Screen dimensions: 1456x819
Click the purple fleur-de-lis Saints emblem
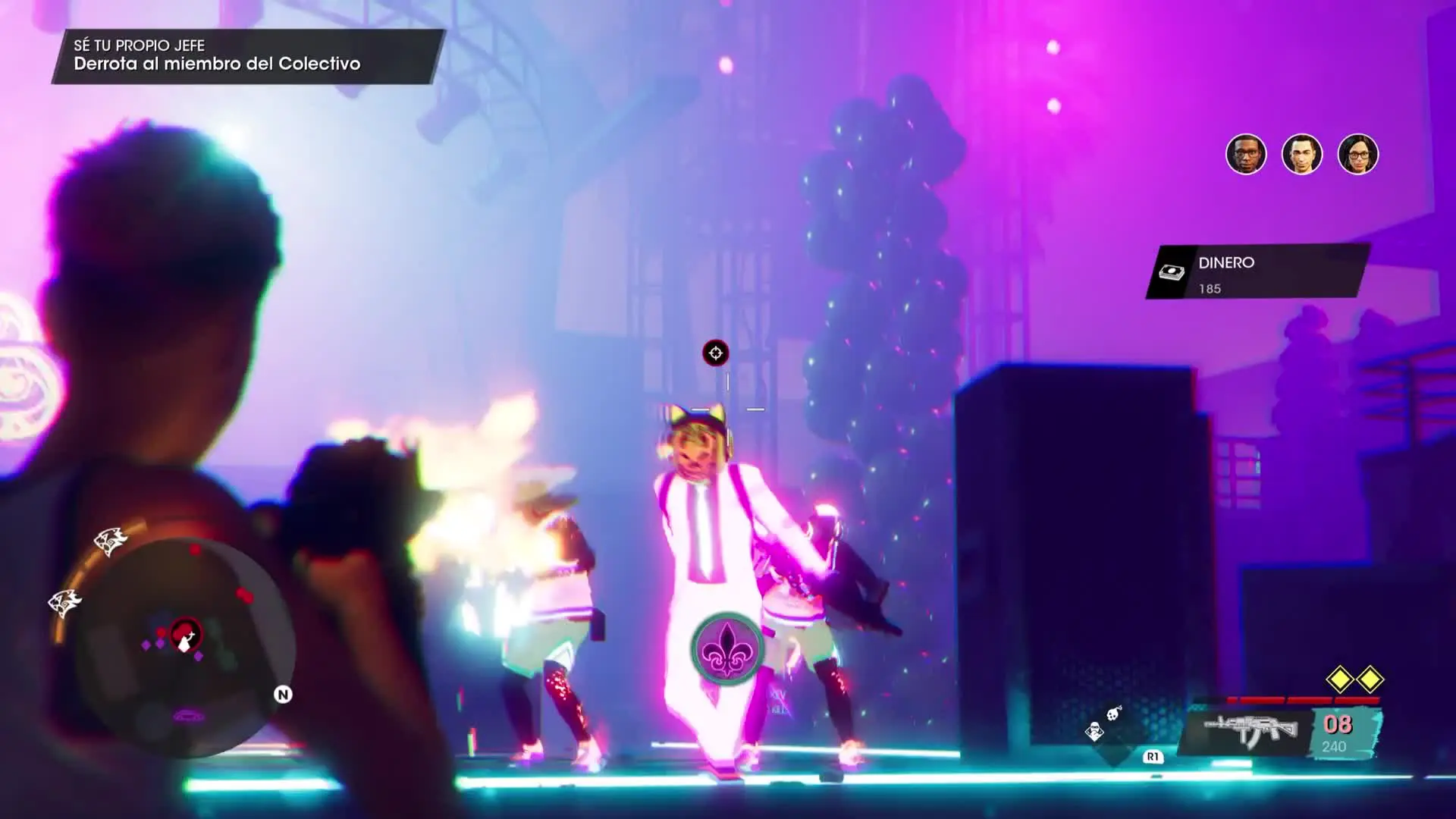726,649
